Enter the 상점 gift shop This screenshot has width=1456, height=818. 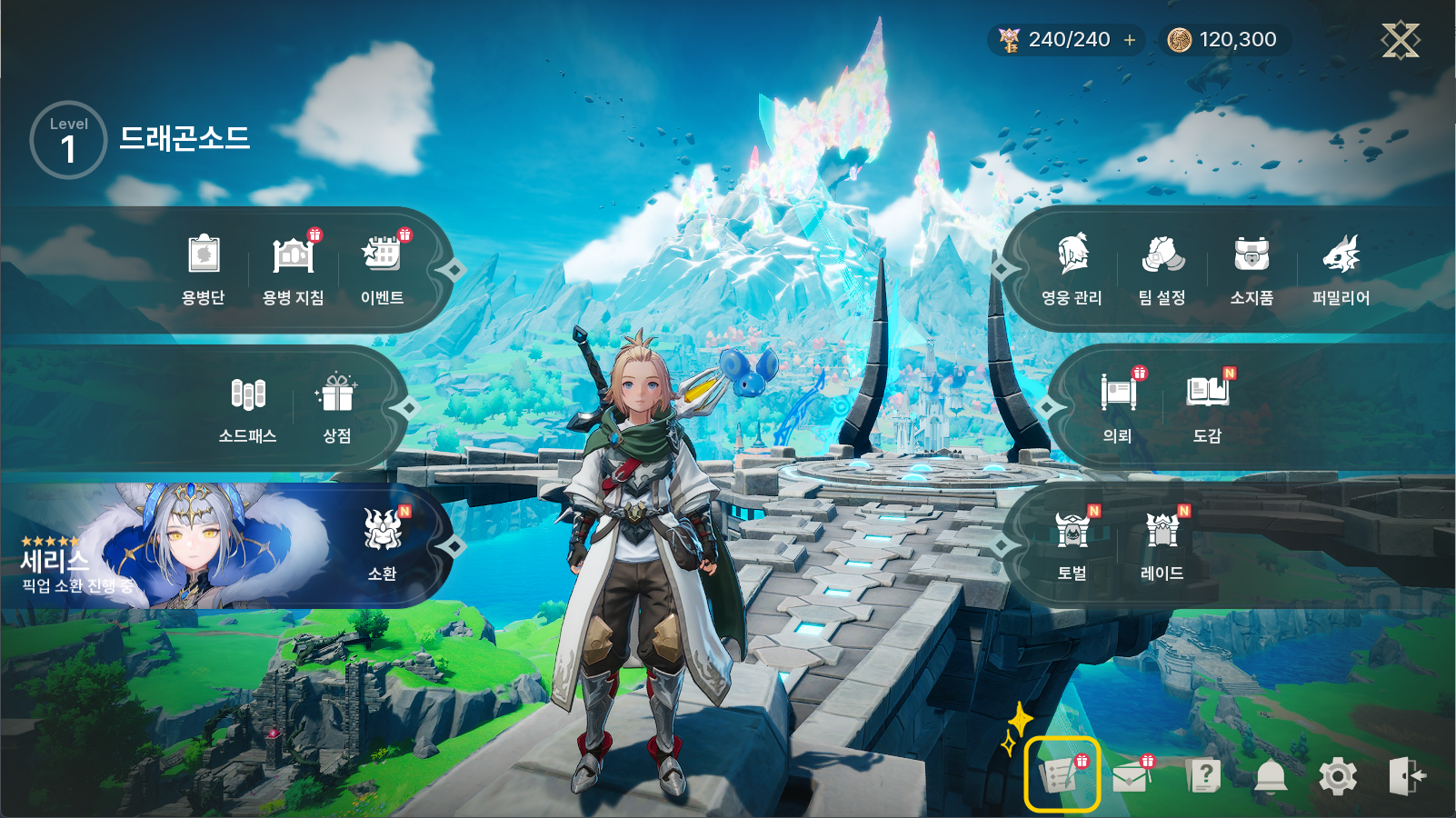(337, 409)
